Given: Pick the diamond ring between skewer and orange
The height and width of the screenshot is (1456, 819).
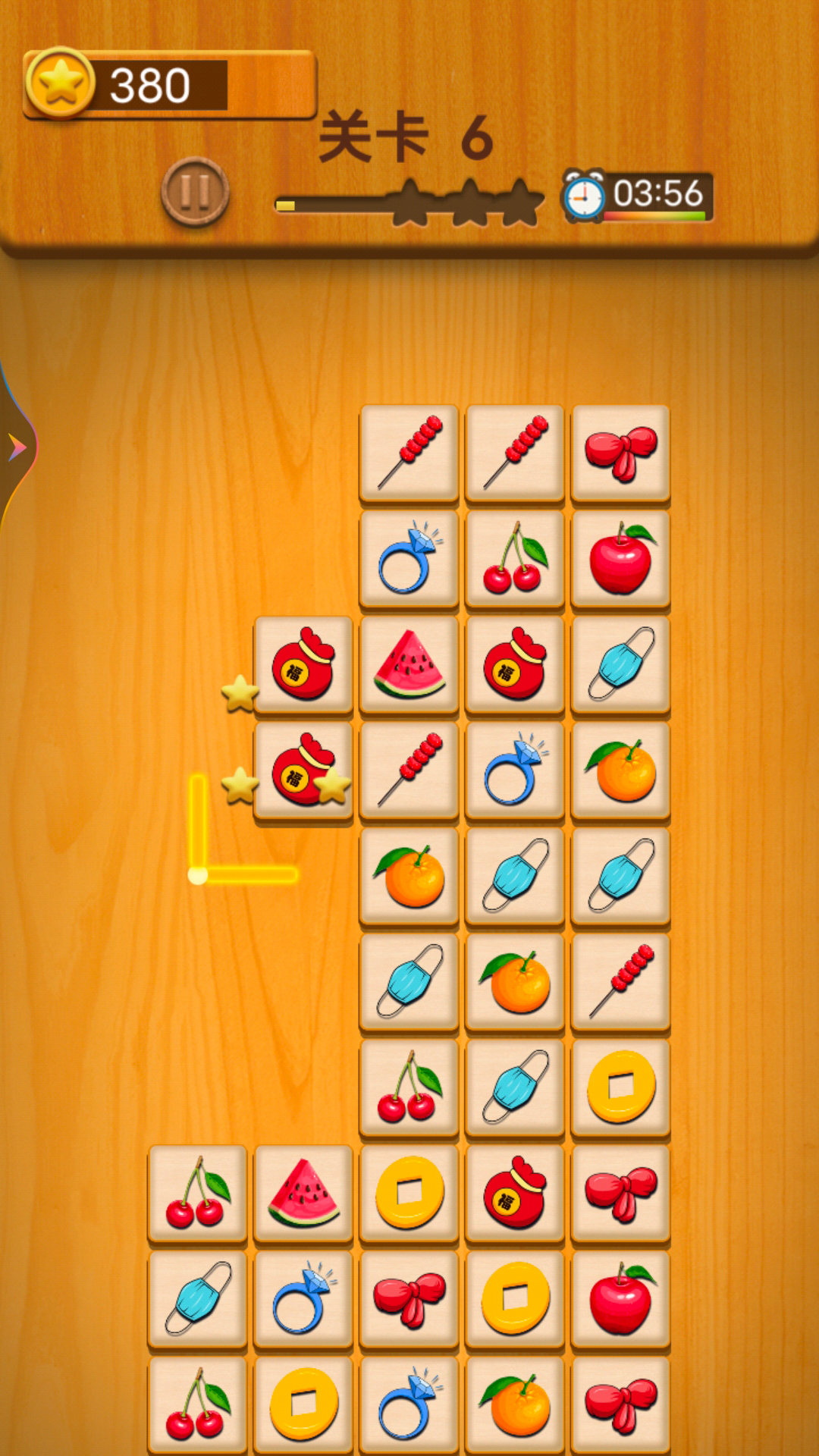Looking at the screenshot, I should [x=516, y=770].
